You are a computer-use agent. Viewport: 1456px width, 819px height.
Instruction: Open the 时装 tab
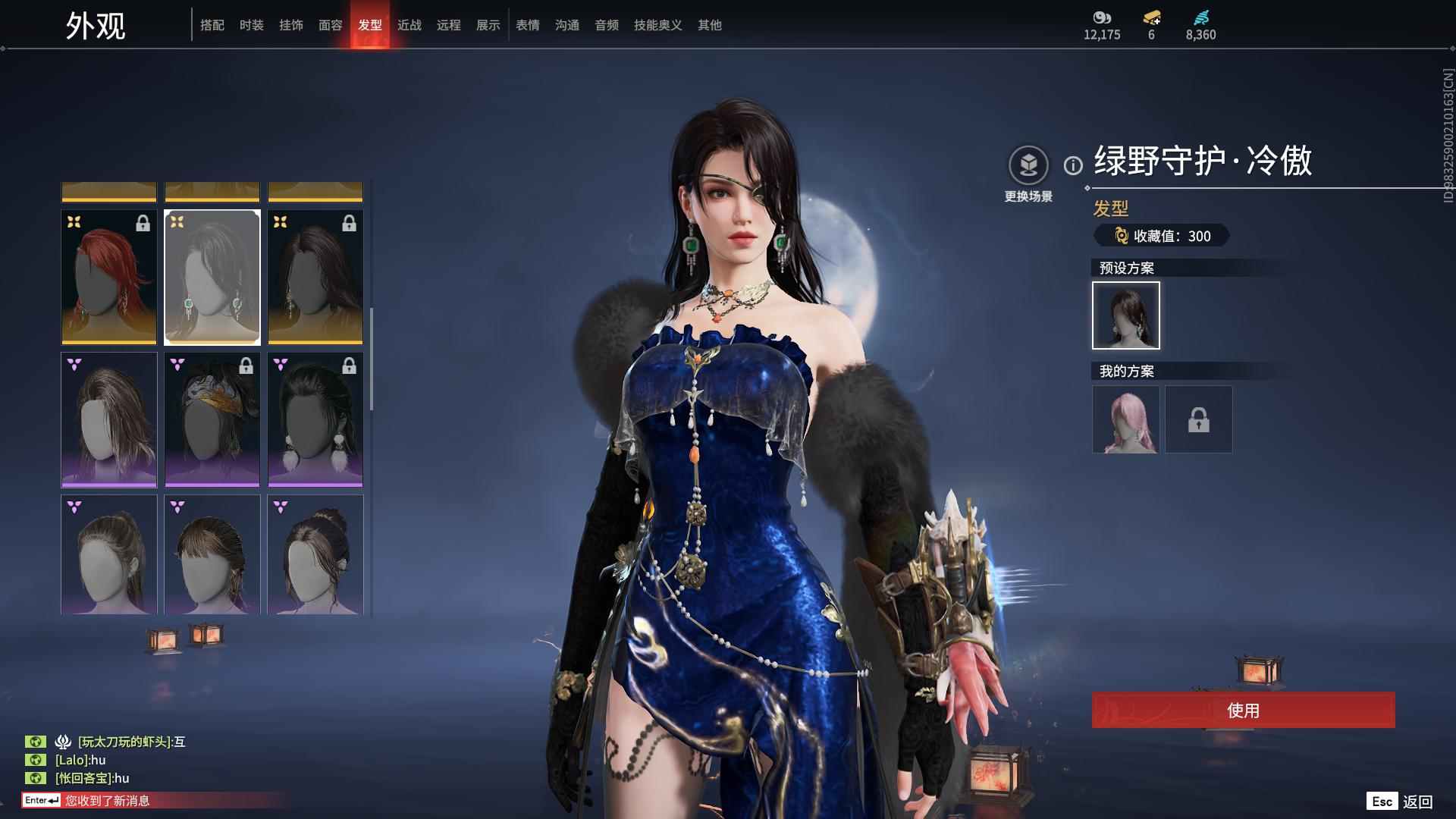point(251,25)
